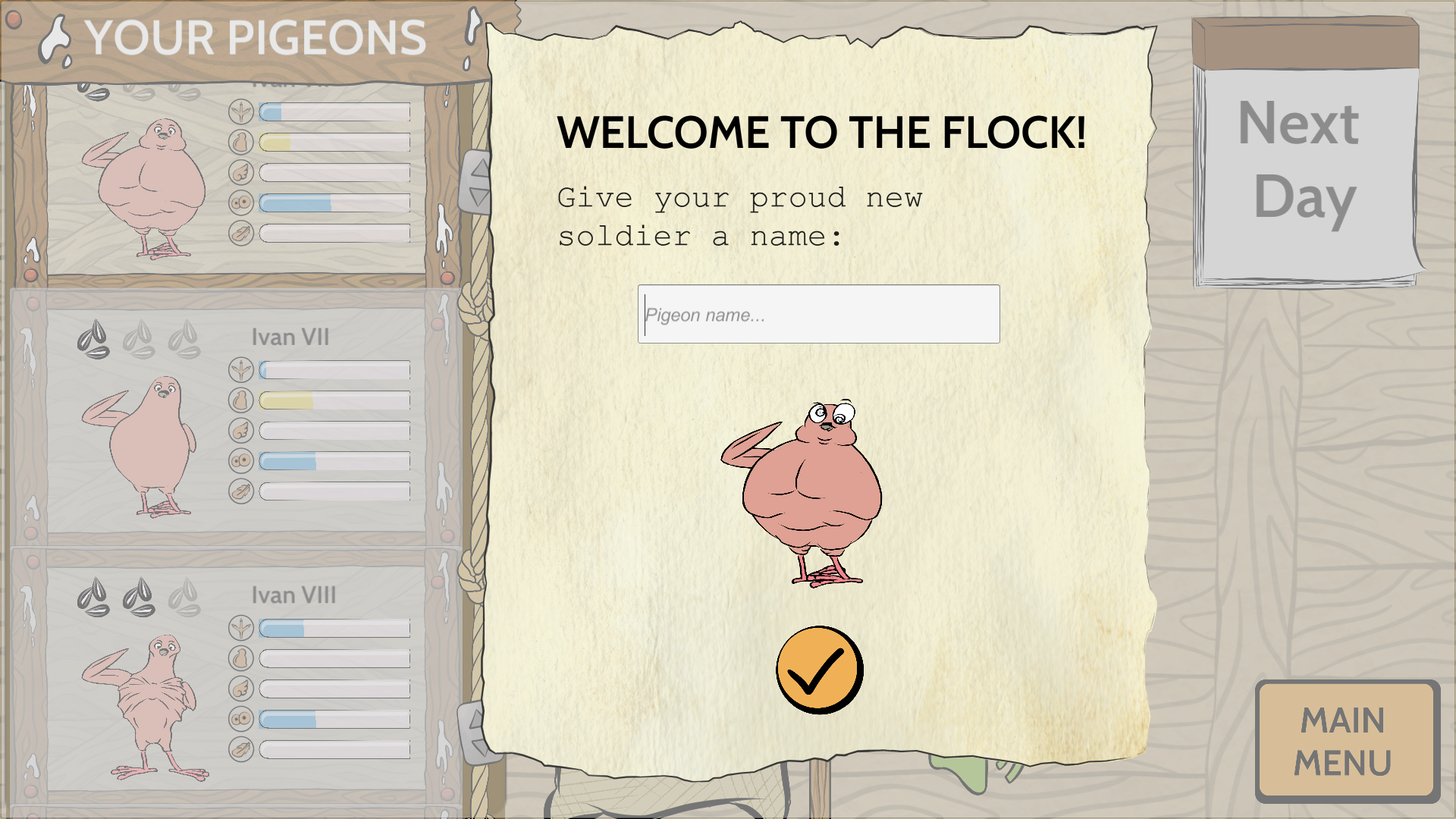Screen dimensions: 1456x819
Task: Click the Pigeon name text field
Action: pos(818,314)
